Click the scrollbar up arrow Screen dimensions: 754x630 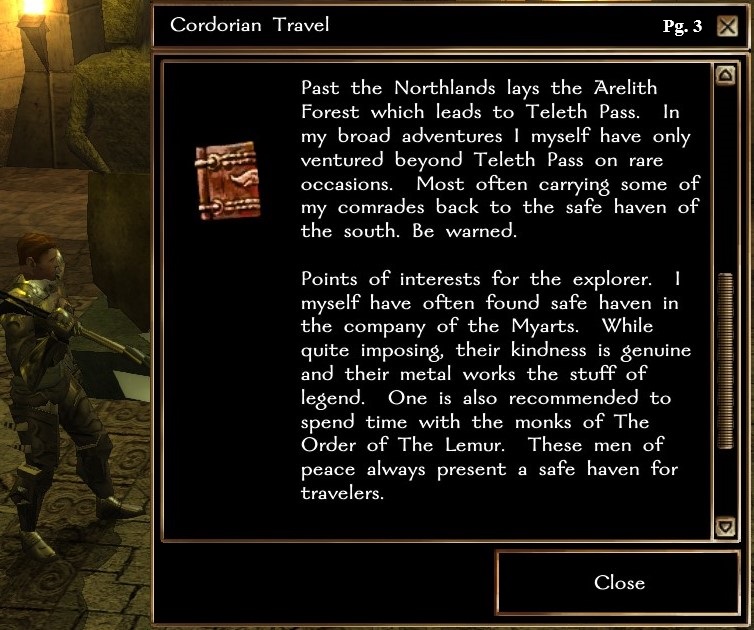[725, 76]
